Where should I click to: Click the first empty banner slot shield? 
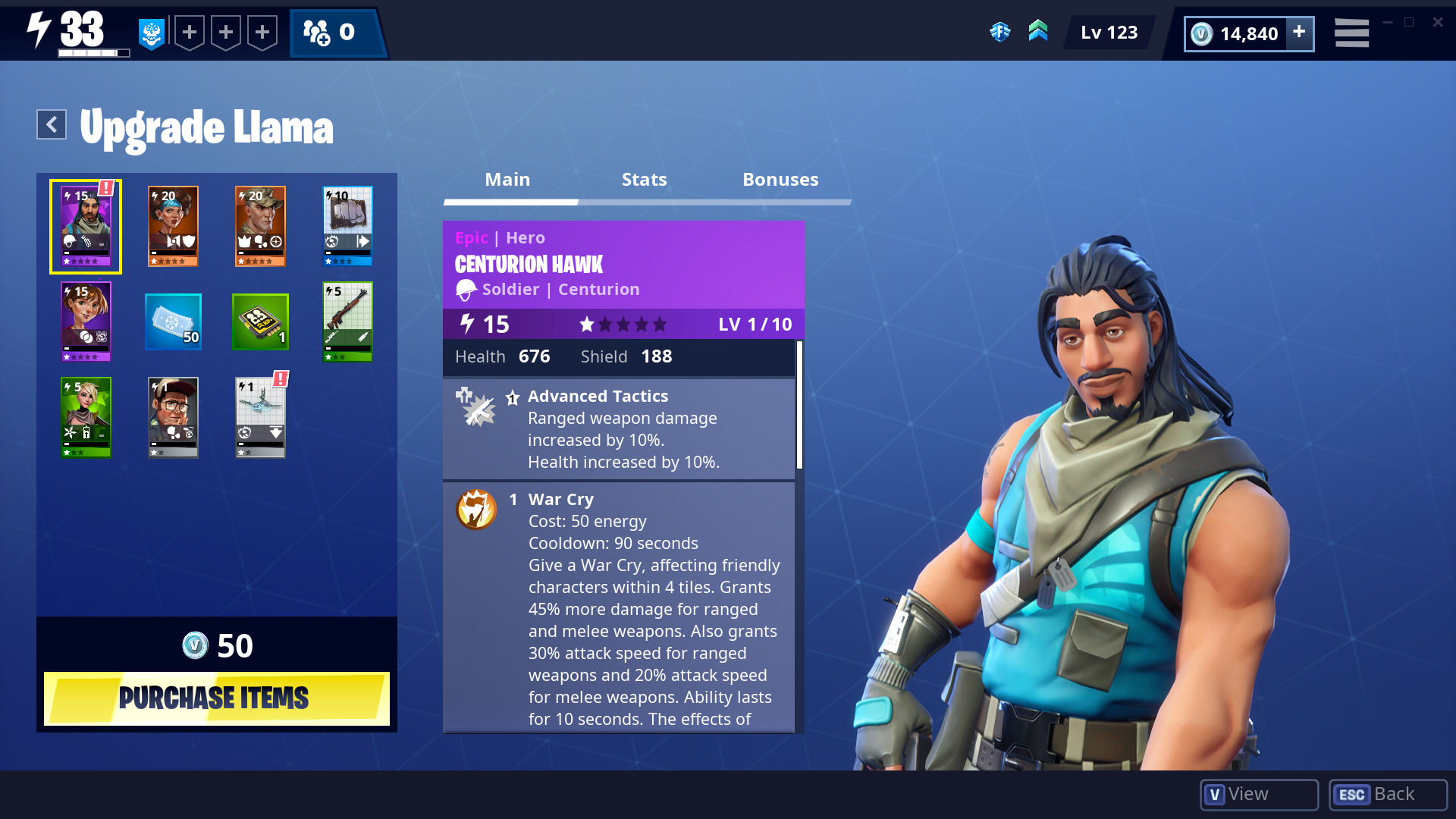coord(188,33)
